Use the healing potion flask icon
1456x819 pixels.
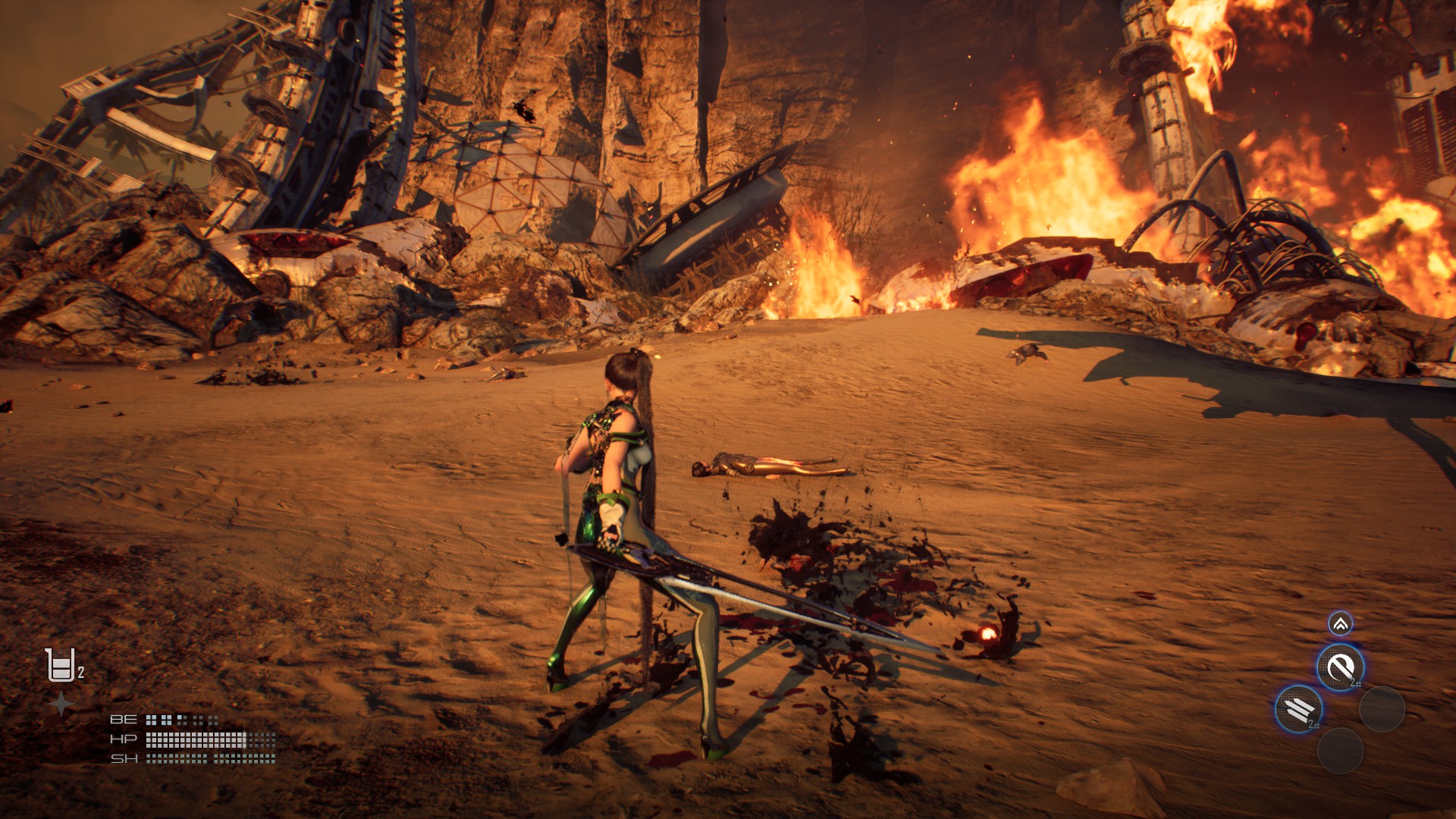tap(61, 665)
